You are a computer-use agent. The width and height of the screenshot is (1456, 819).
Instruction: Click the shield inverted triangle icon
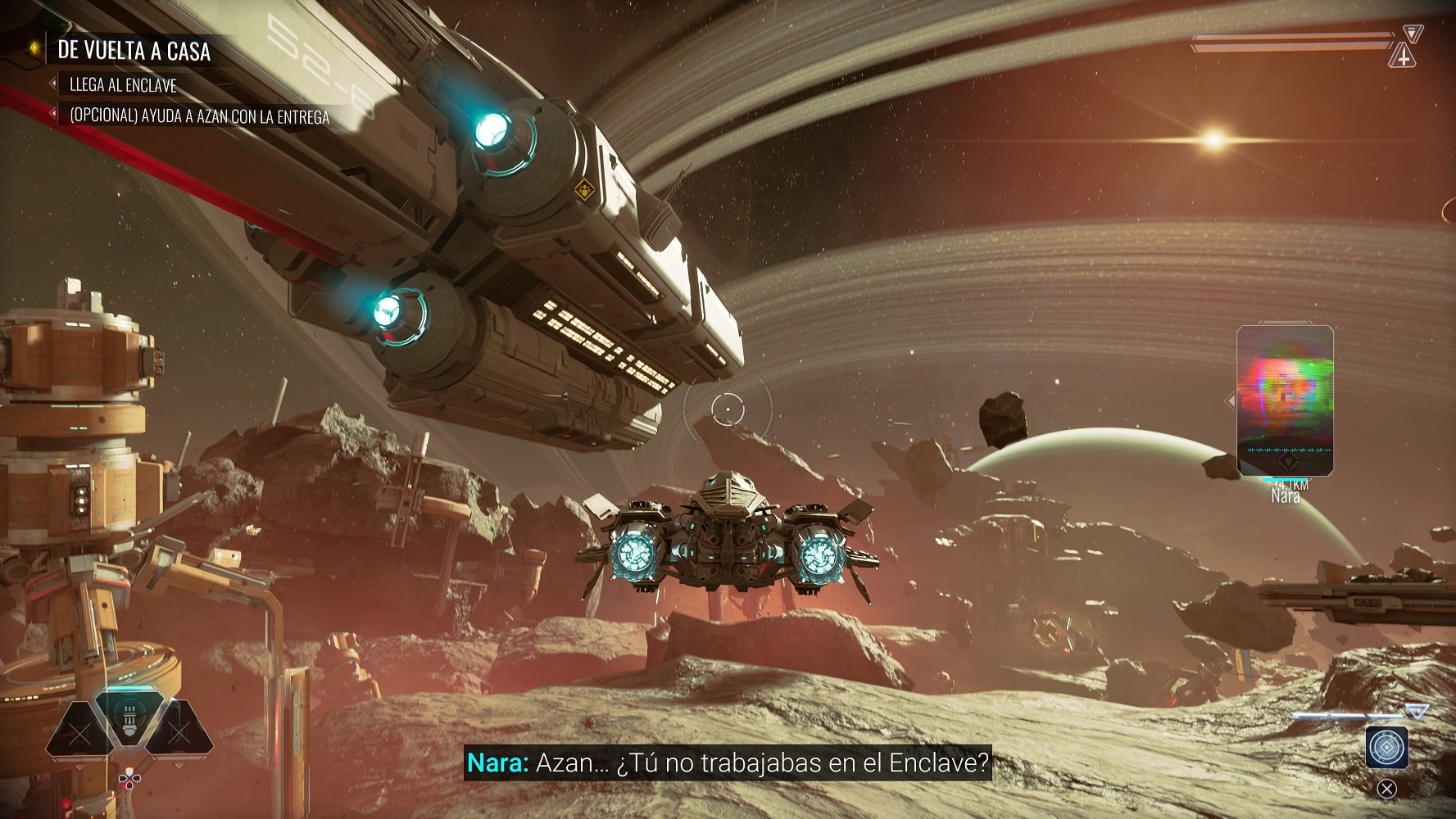(x=1413, y=33)
